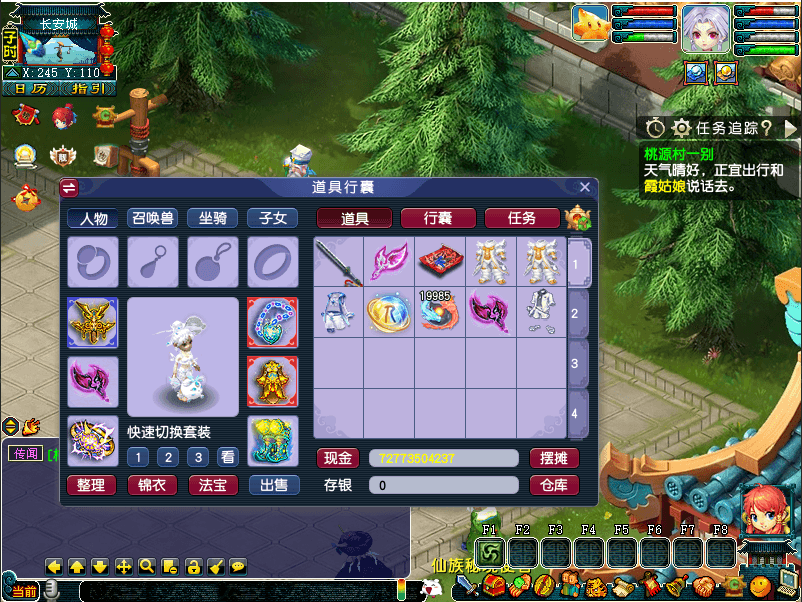Choose the stacked item showing 19985
802x602 pixels.
[x=440, y=312]
